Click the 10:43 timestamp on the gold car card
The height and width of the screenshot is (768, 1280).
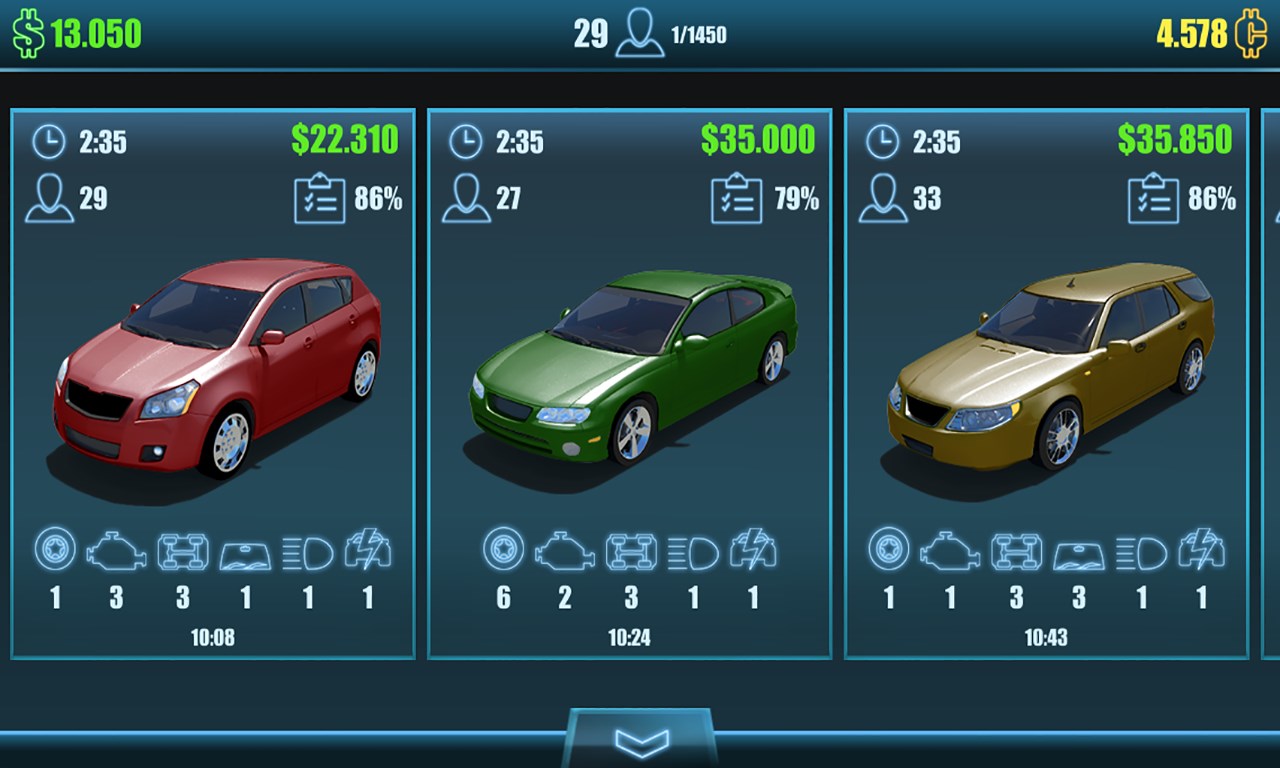tap(1047, 637)
